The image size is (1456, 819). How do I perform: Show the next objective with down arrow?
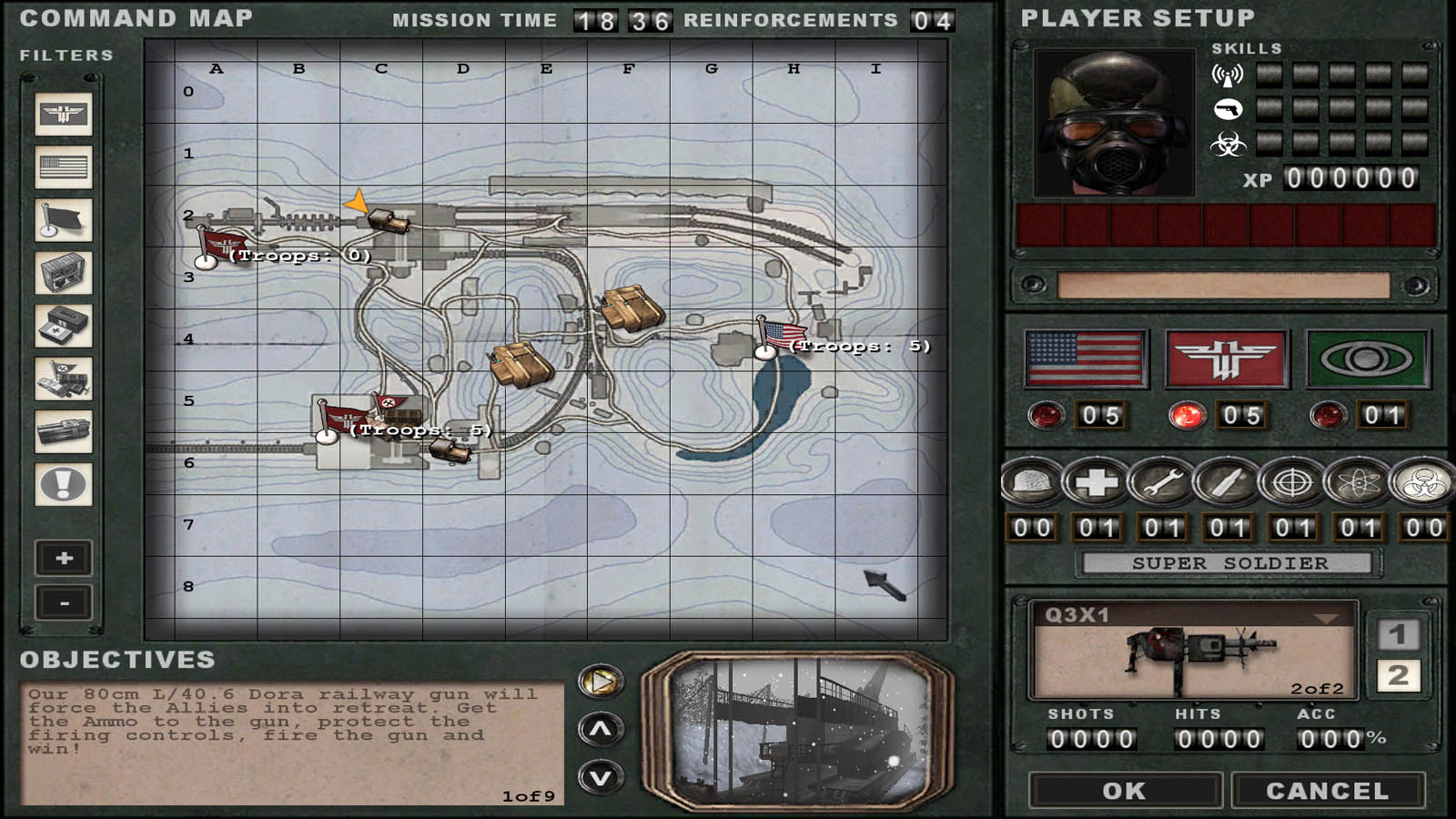pos(601,778)
